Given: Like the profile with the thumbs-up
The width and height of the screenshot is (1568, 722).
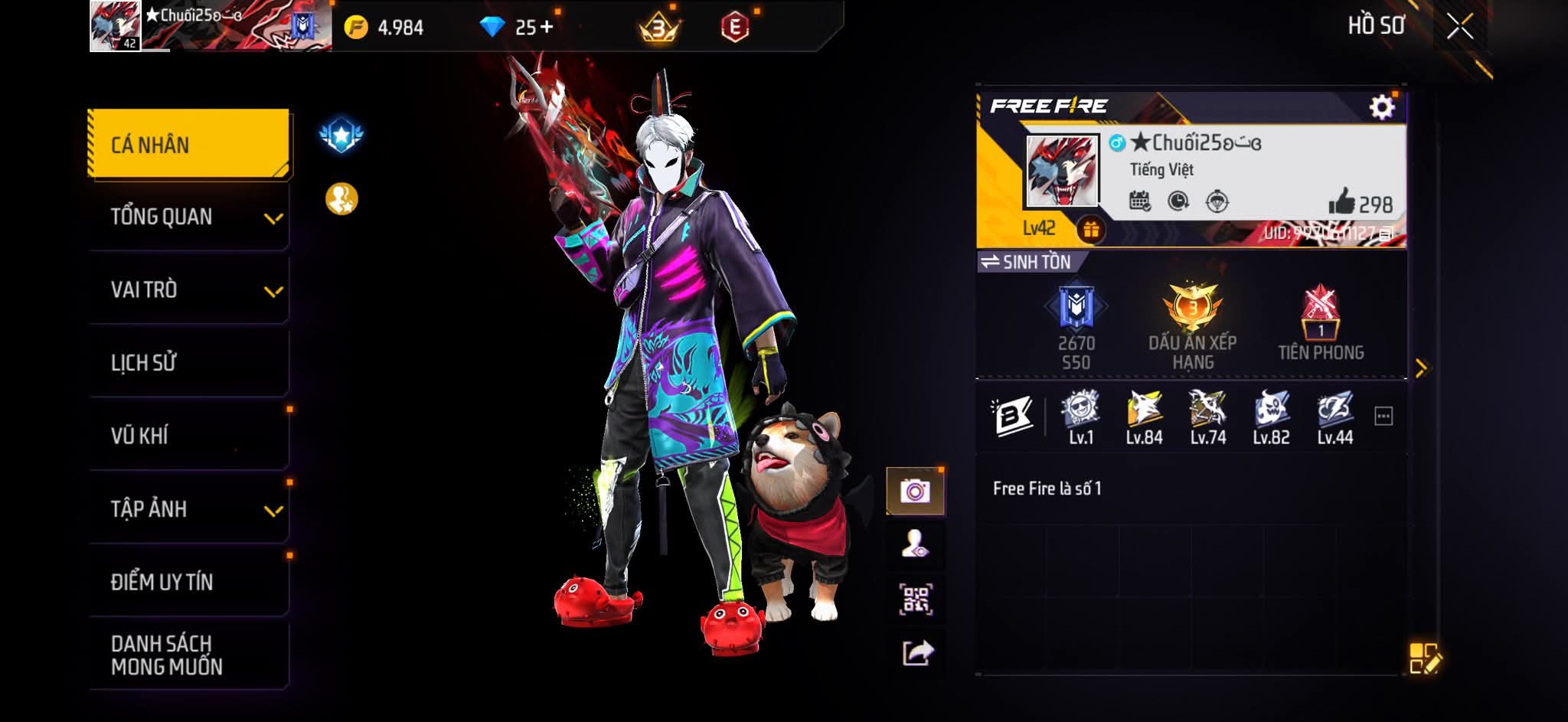Looking at the screenshot, I should point(1341,203).
